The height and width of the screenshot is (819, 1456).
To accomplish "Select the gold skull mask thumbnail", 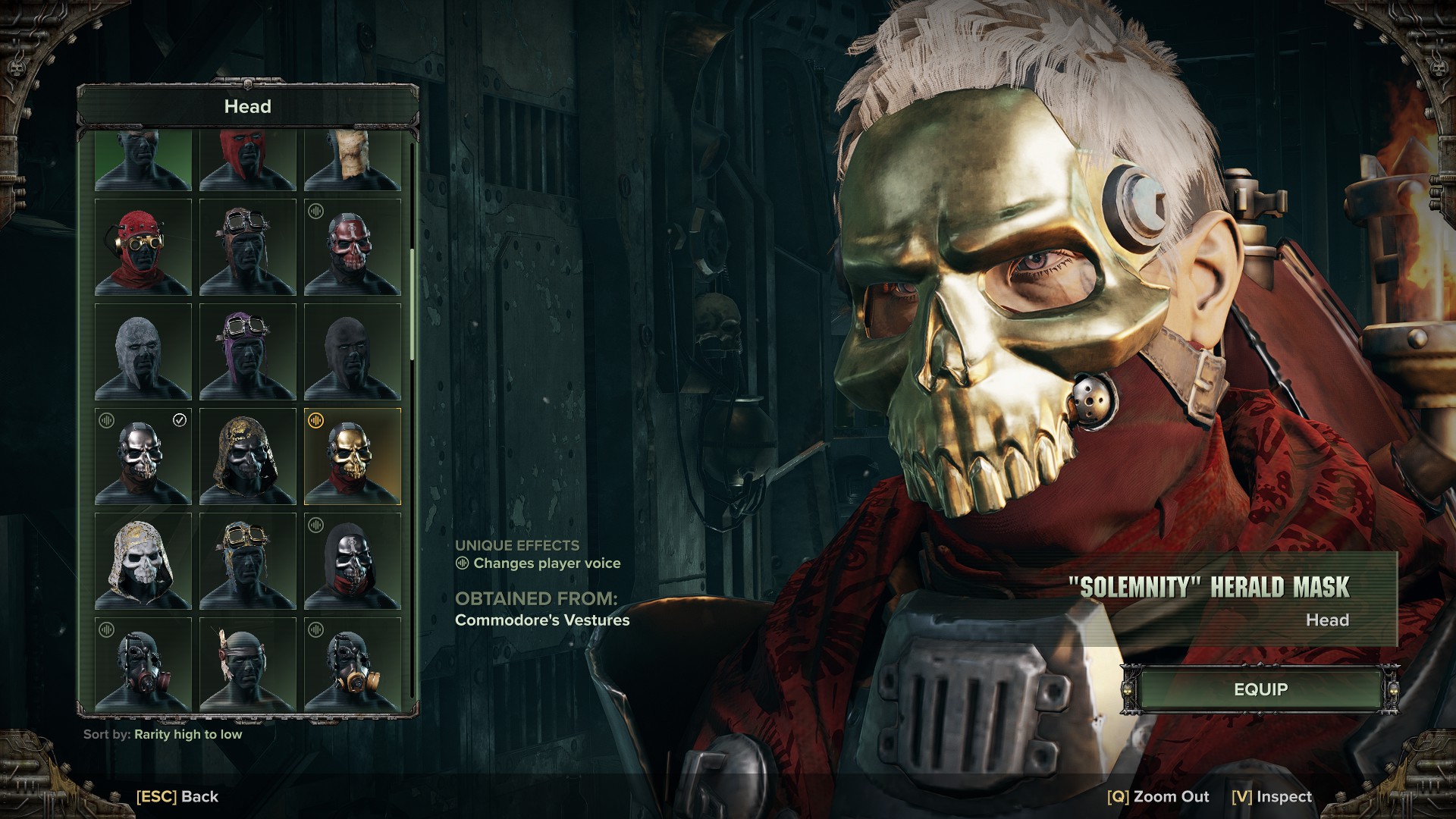I will click(353, 457).
